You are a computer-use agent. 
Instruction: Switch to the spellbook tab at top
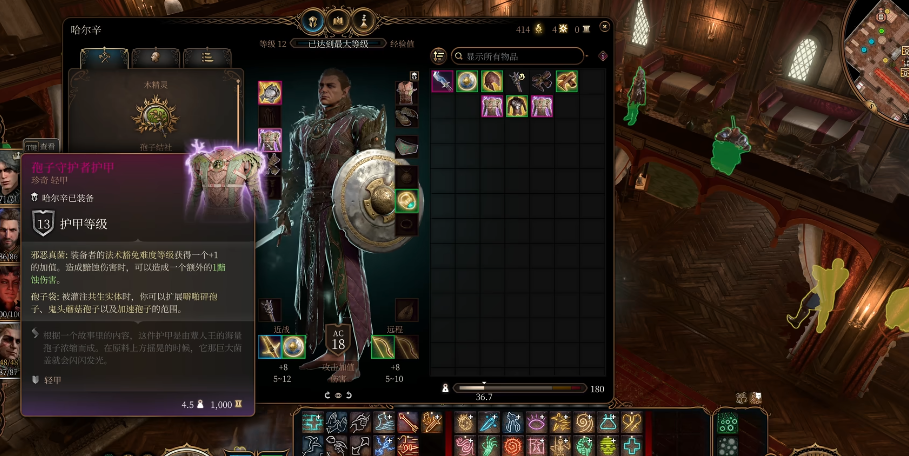click(x=339, y=20)
